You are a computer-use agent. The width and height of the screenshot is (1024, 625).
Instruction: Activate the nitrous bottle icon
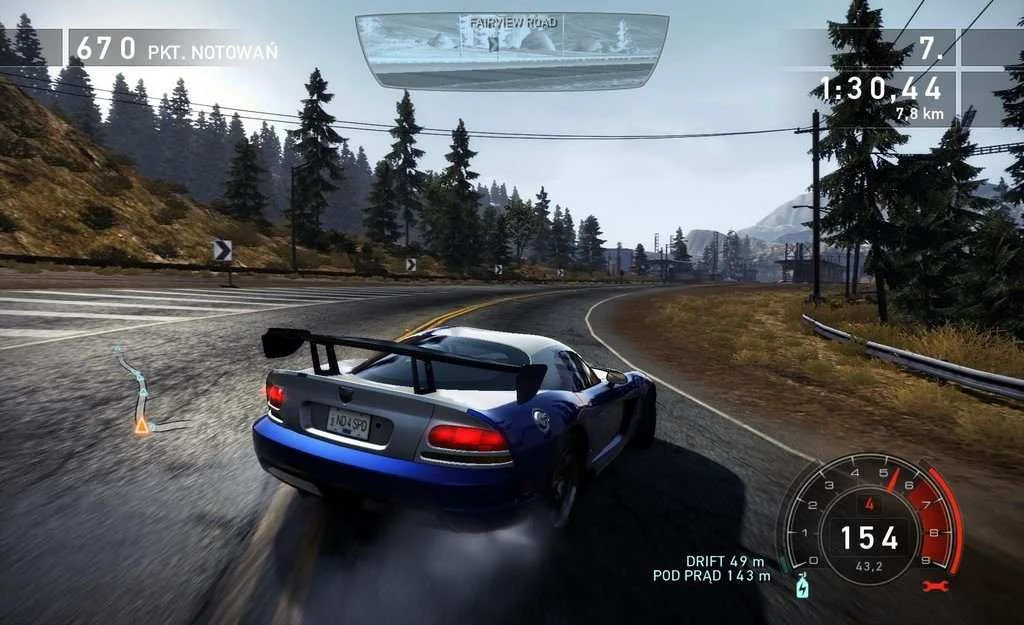point(801,587)
